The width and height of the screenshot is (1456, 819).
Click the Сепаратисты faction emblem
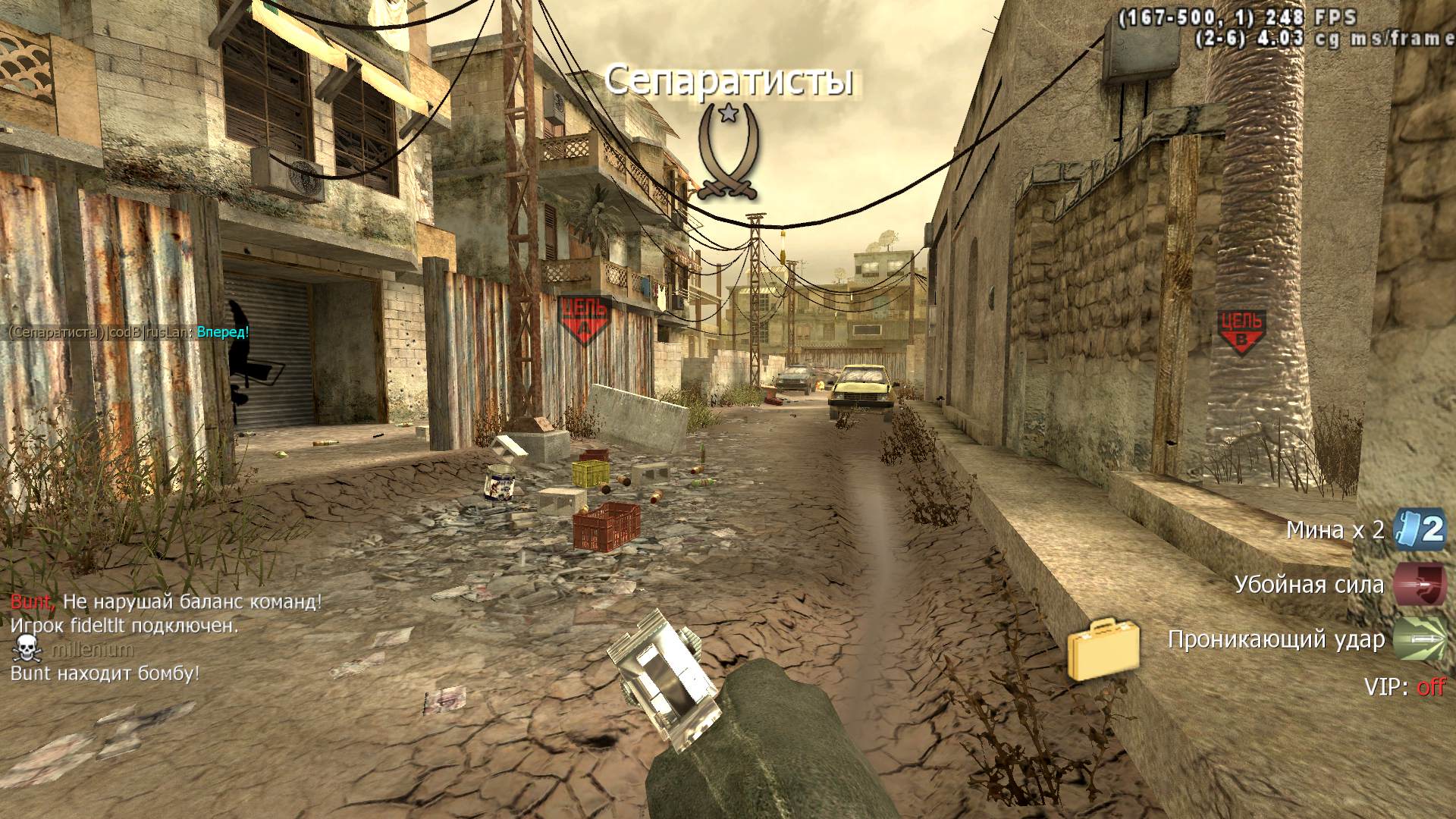point(728,152)
